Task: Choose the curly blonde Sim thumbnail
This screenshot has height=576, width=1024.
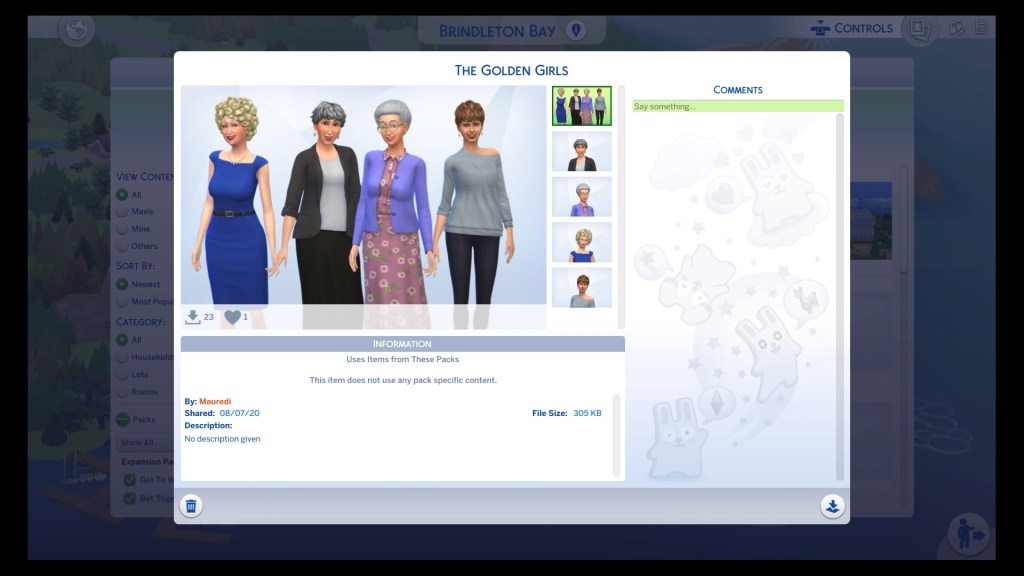Action: point(581,242)
